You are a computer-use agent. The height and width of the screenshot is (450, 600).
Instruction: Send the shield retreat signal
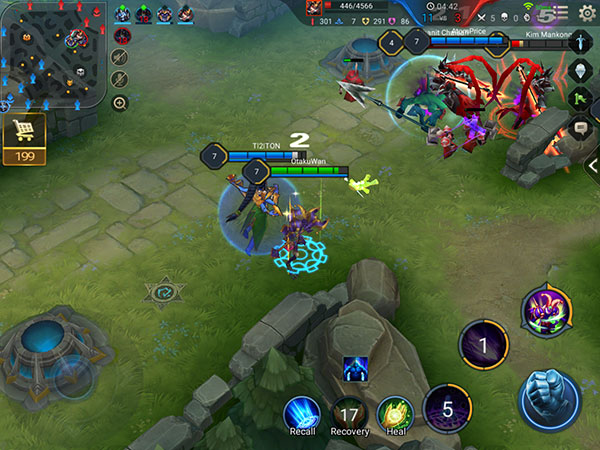click(x=582, y=71)
